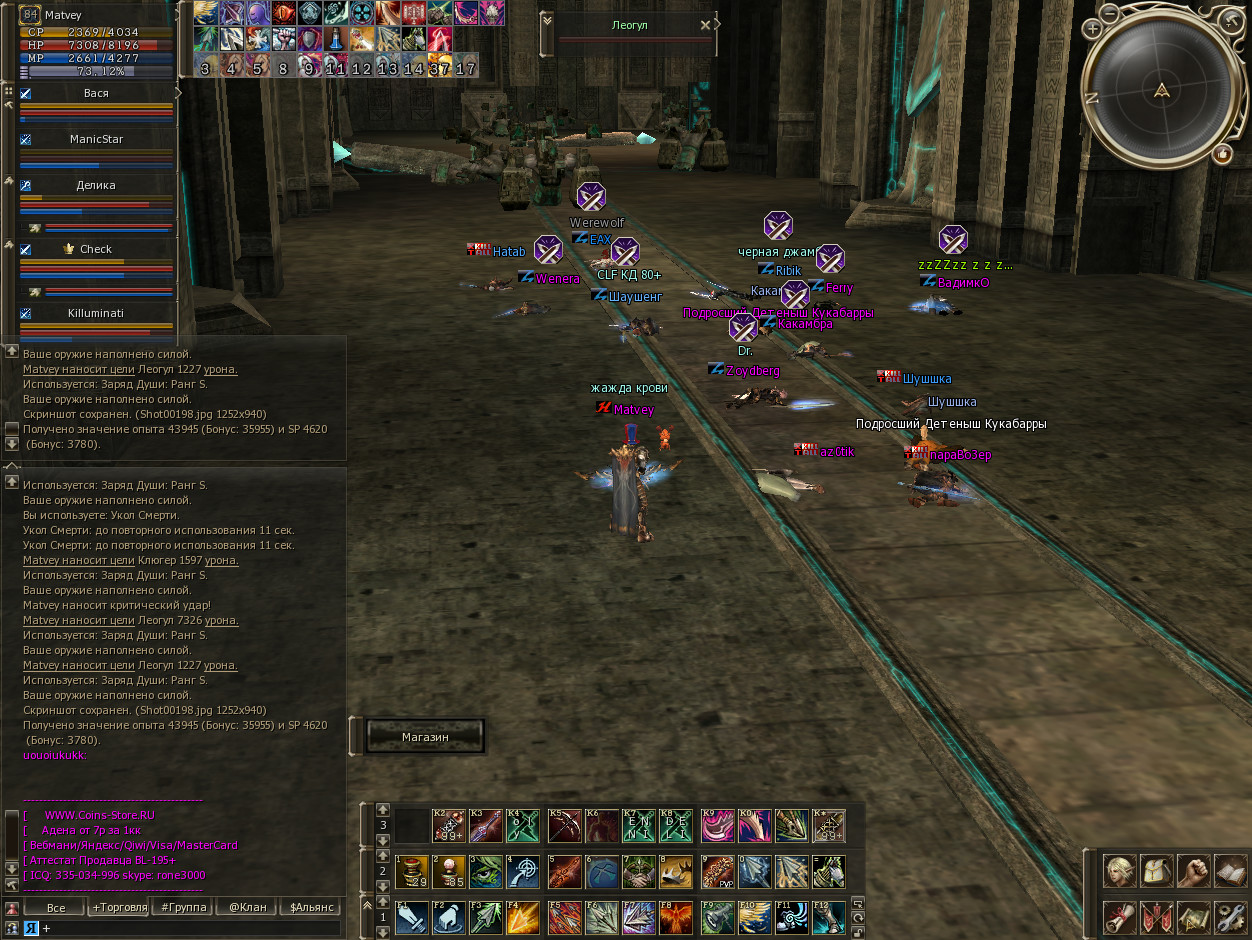Select the #Группа chat tab
This screenshot has height=940, width=1252.
[183, 908]
